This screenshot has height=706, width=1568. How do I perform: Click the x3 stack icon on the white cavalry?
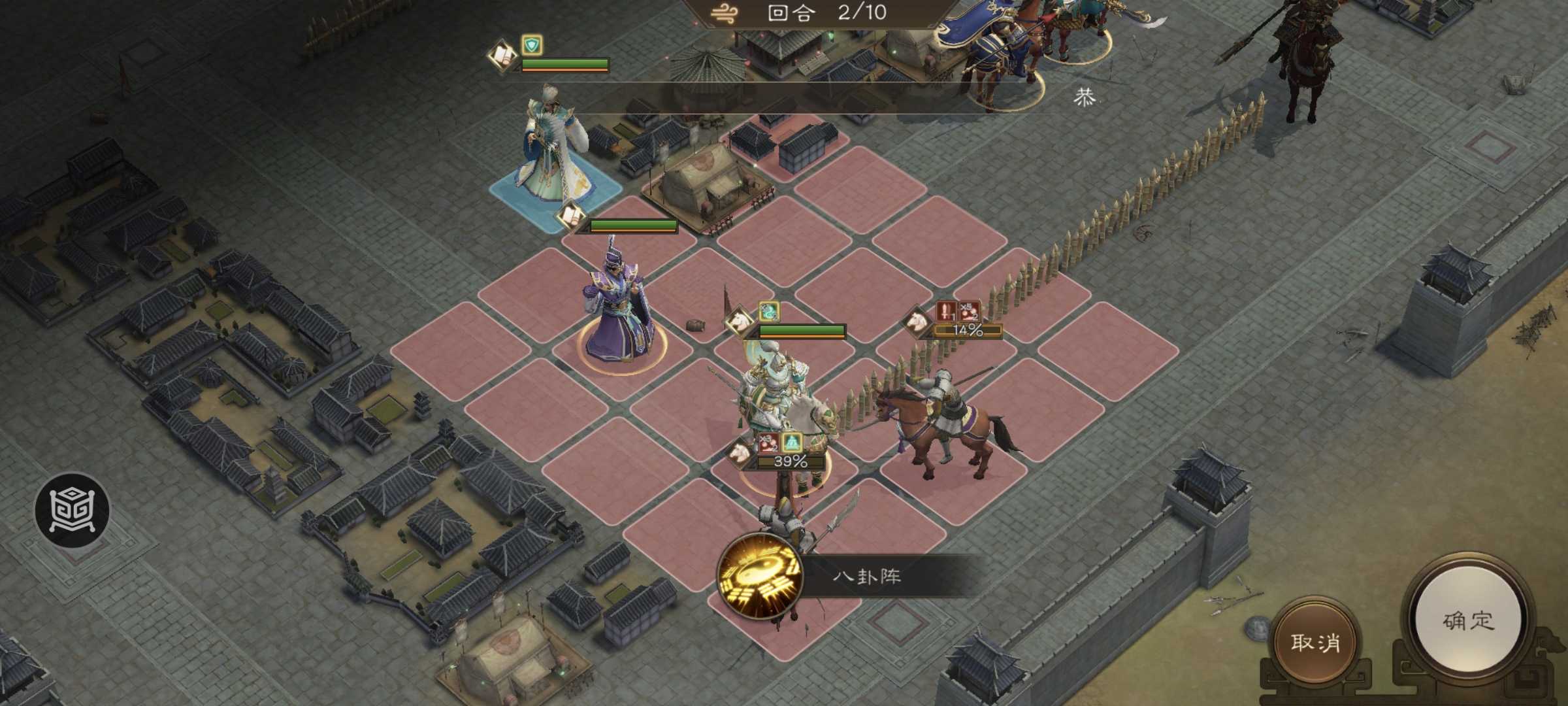(x=768, y=443)
